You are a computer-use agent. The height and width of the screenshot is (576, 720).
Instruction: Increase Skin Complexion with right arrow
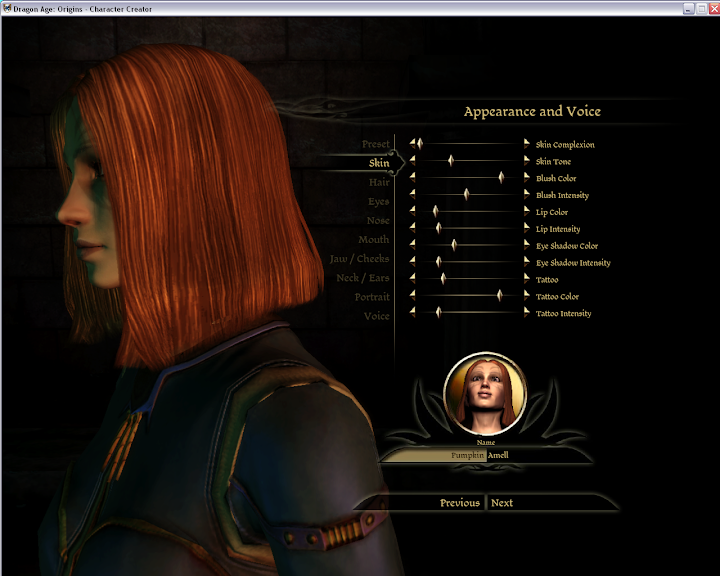pyautogui.click(x=527, y=145)
